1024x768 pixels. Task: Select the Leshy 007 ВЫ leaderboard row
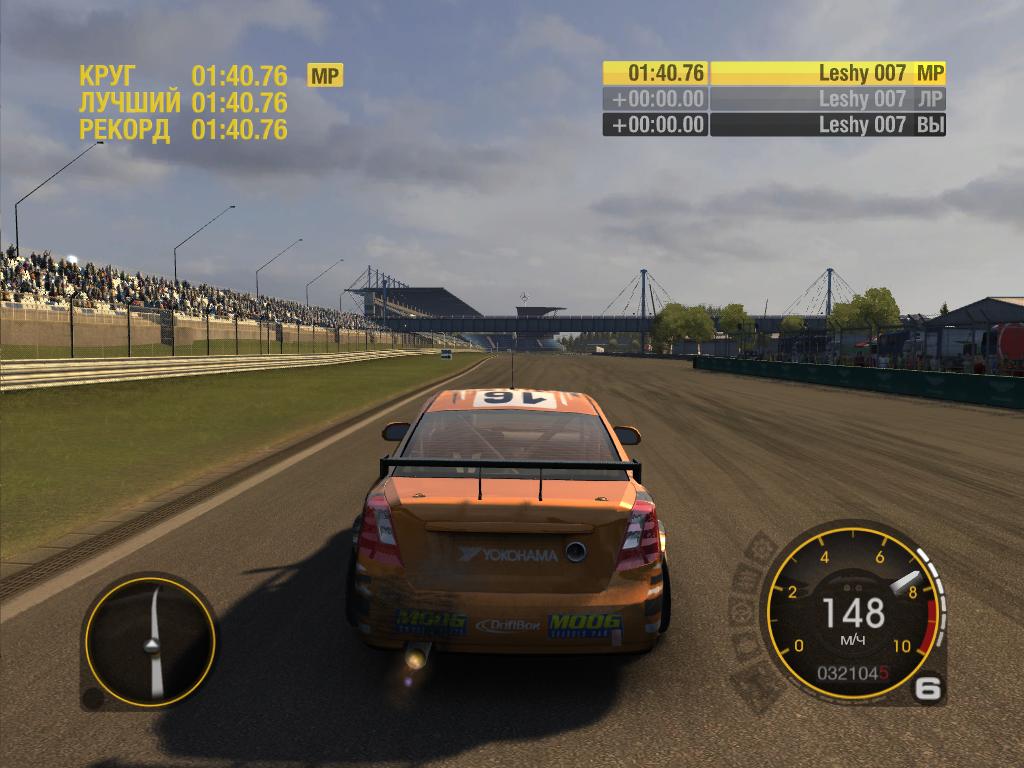[x=774, y=125]
